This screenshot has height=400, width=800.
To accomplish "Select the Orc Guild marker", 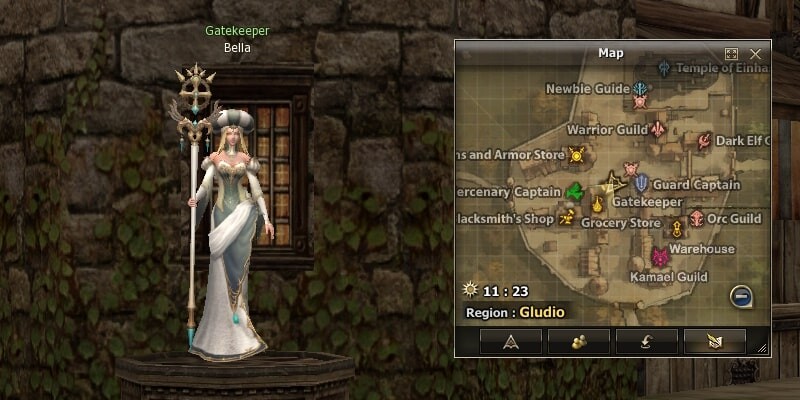I will point(697,219).
